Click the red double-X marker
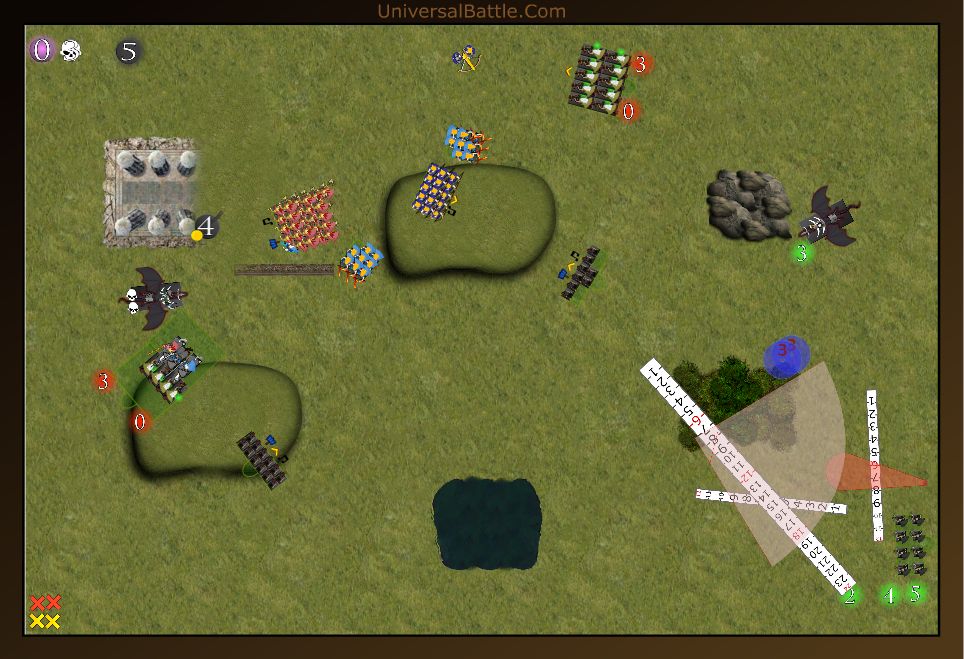 [x=45, y=603]
